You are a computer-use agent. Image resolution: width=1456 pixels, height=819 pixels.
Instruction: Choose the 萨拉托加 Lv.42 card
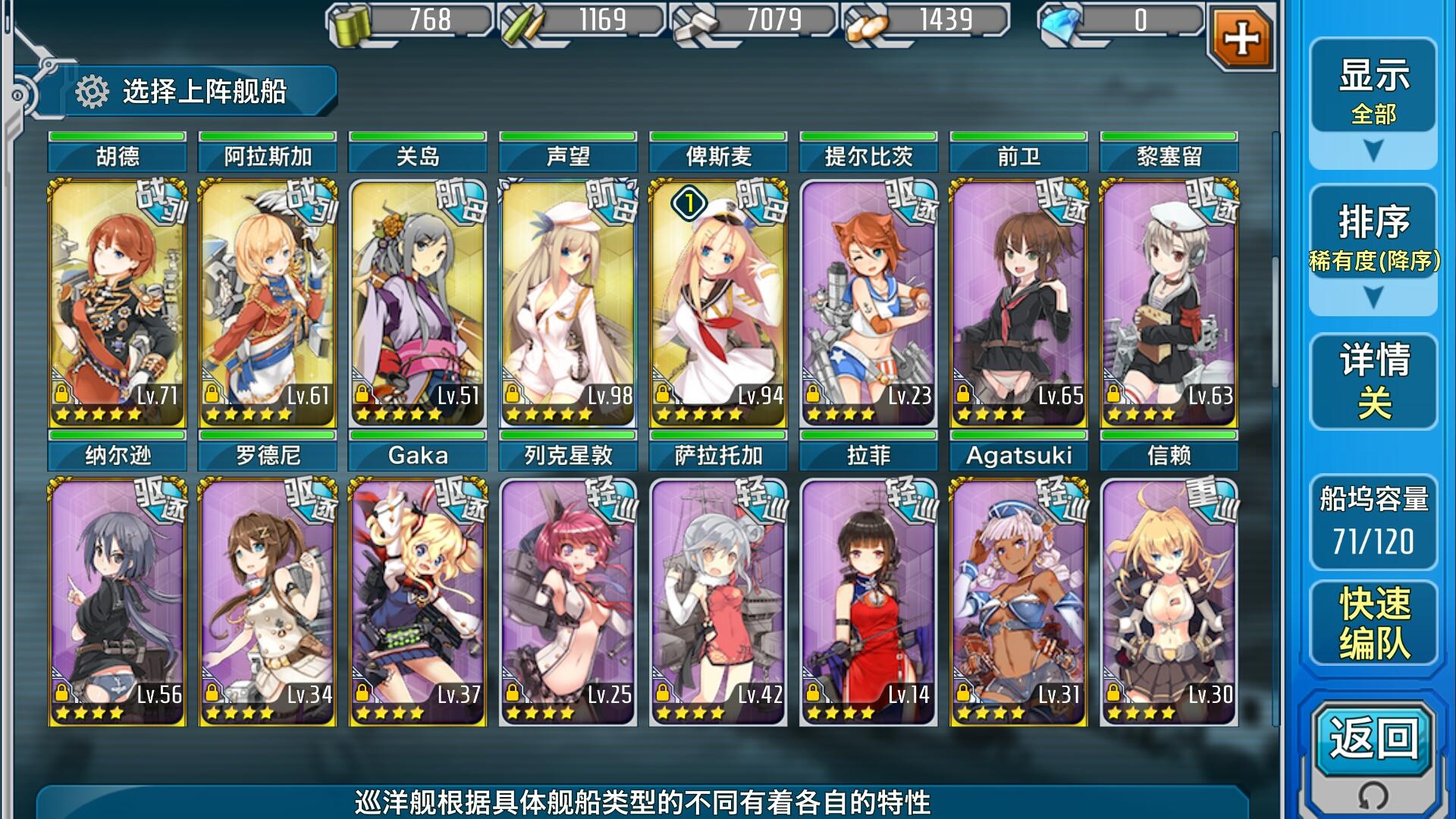click(x=718, y=602)
